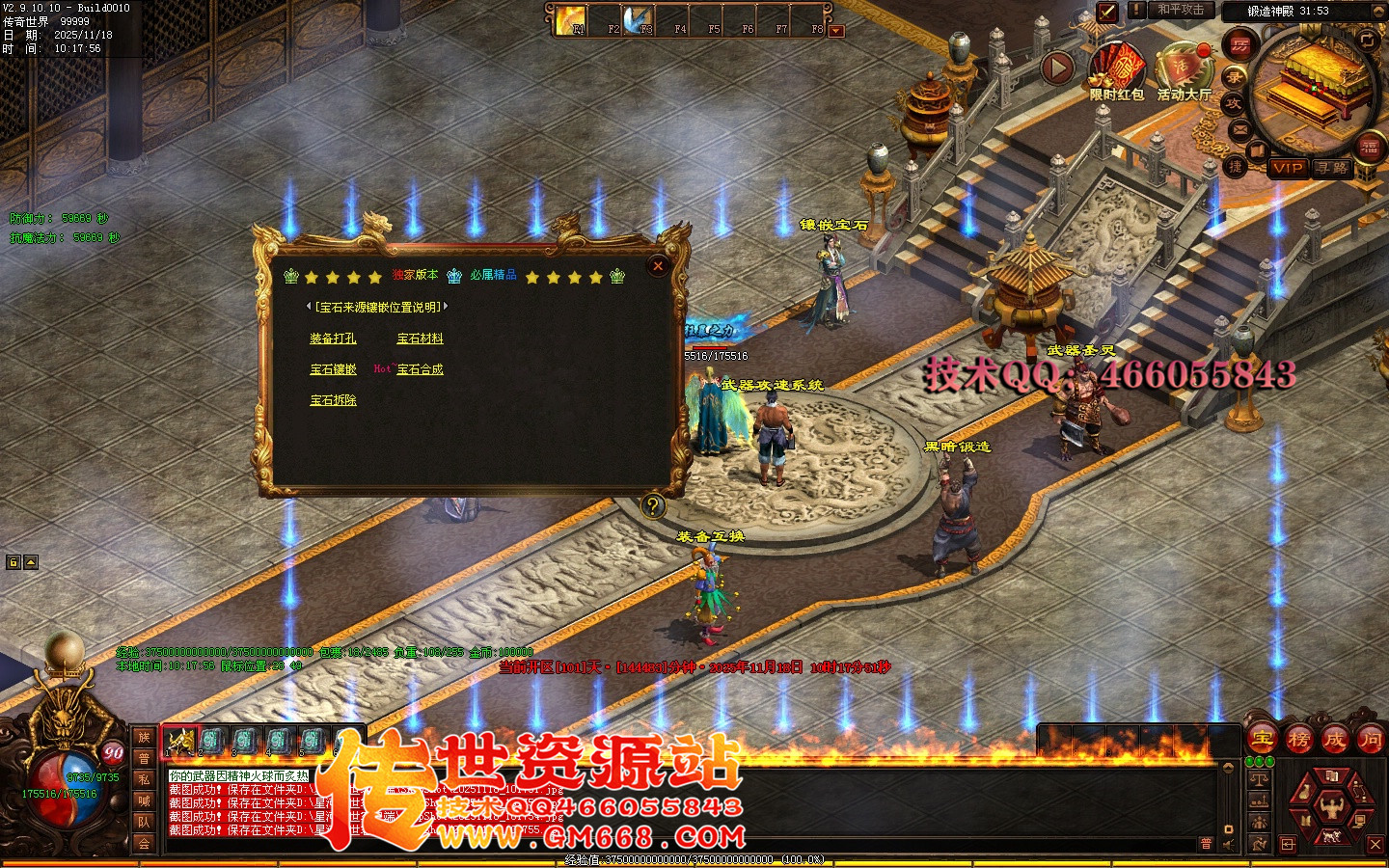Open the trade scales icon
This screenshot has height=868, width=1389.
click(x=1259, y=779)
